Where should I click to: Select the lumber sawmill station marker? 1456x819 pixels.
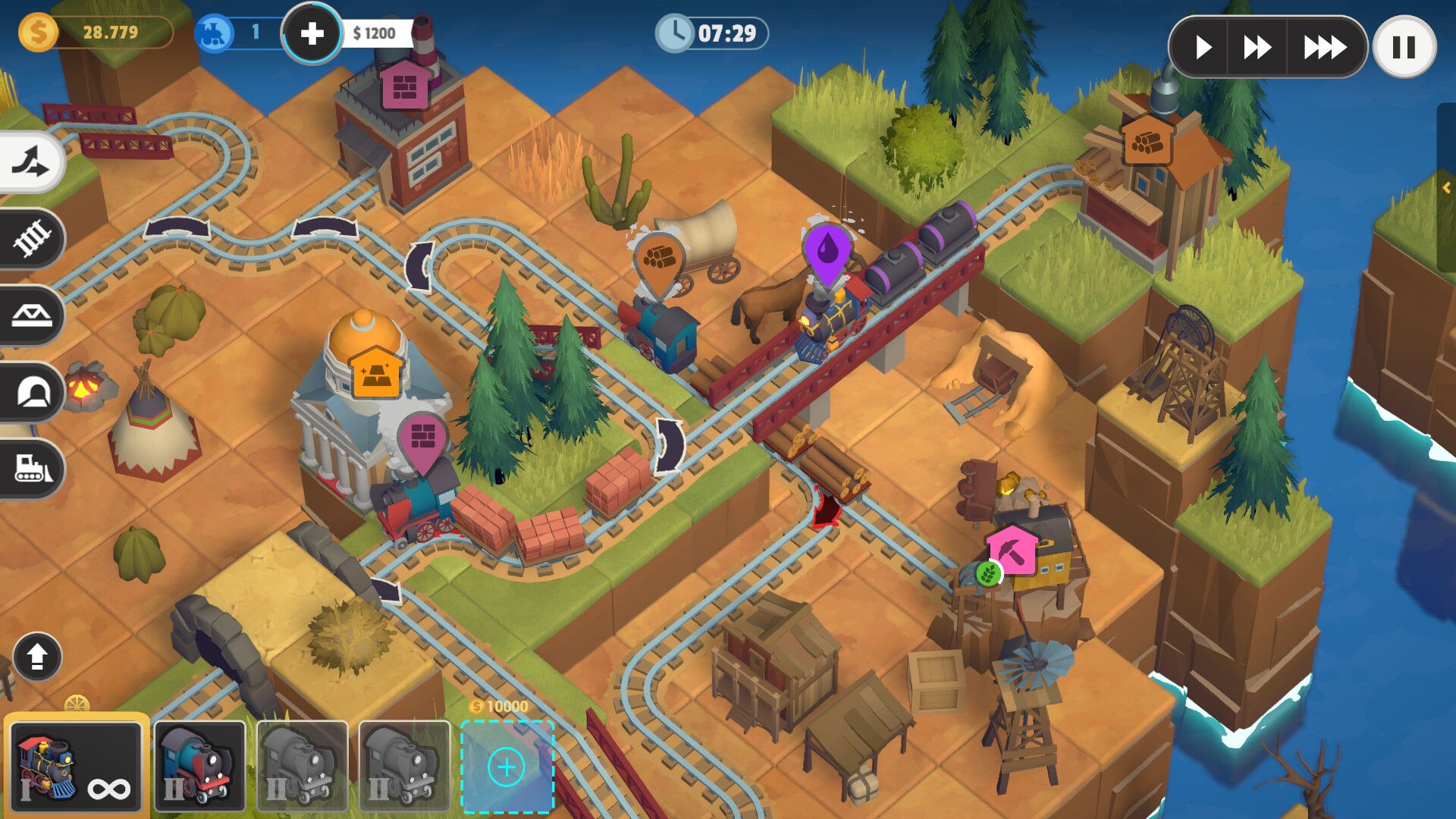point(1147,140)
